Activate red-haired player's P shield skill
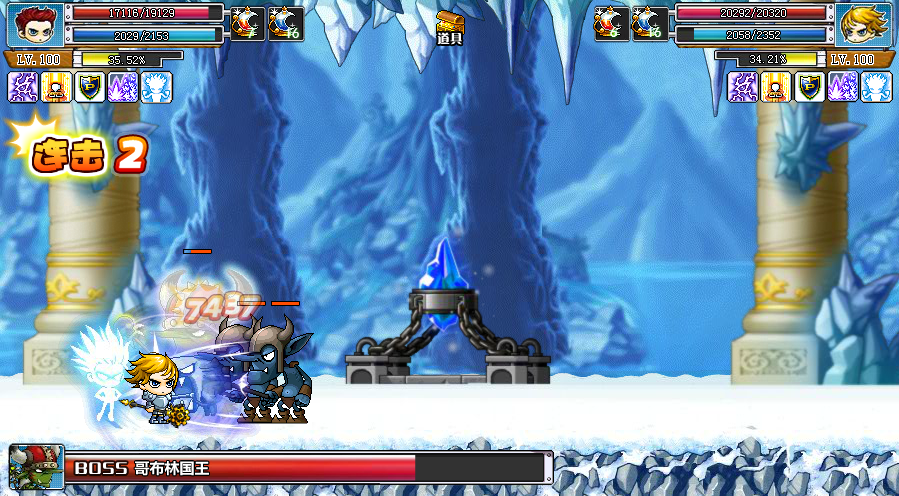This screenshot has width=899, height=496. pos(90,87)
